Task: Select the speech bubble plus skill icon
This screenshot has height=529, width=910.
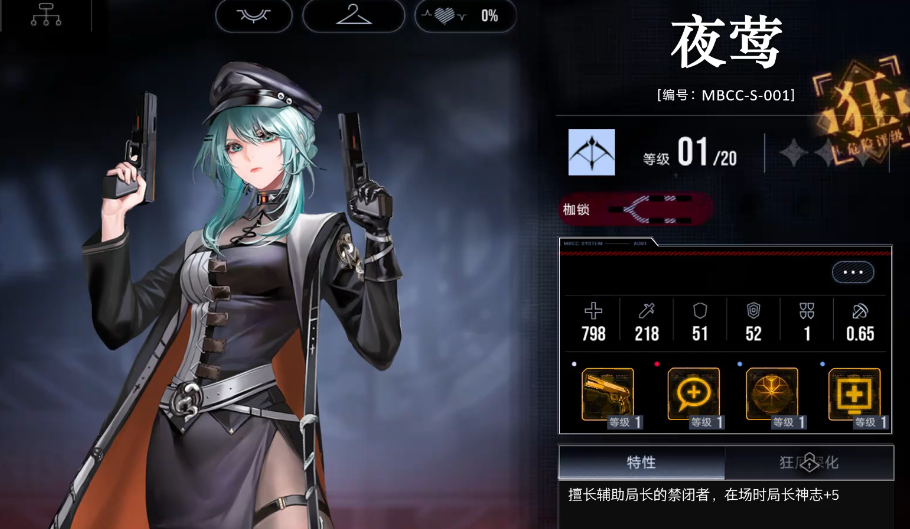Action: tap(690, 393)
